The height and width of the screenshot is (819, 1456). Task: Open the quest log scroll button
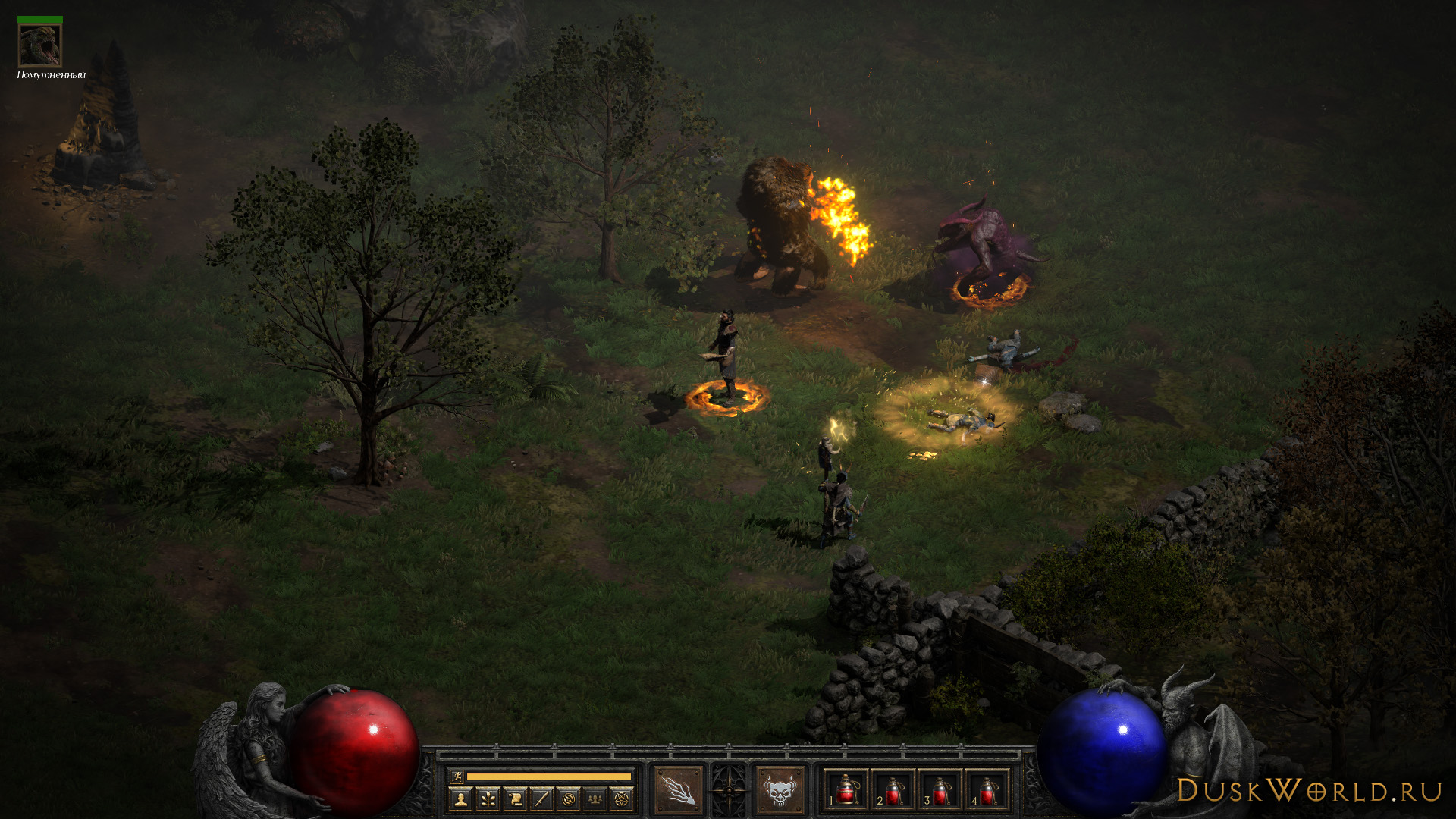pos(515,799)
